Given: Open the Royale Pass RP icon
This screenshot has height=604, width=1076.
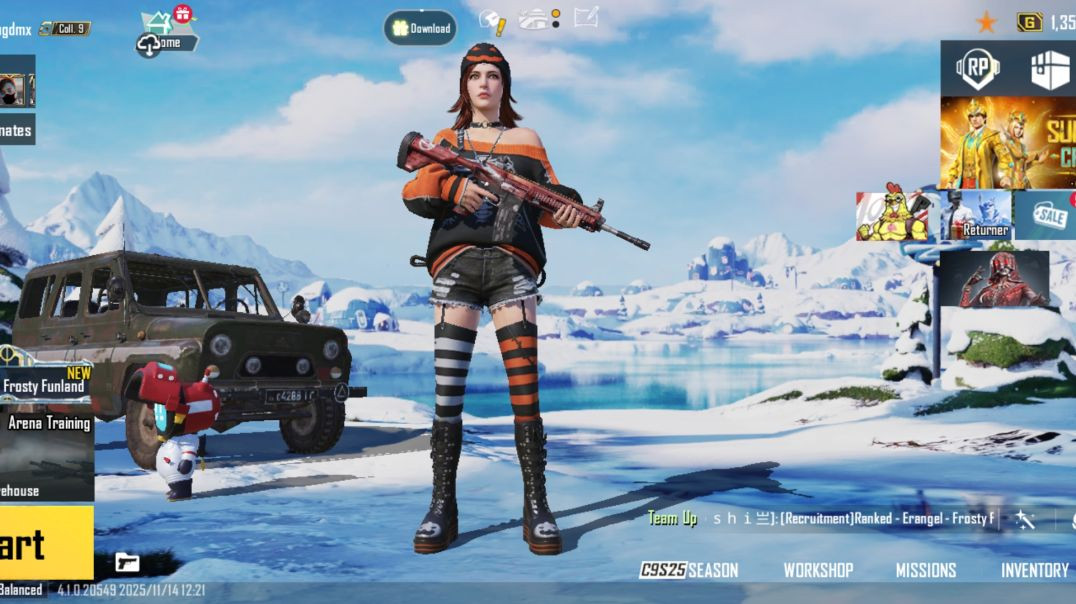Looking at the screenshot, I should tap(977, 68).
